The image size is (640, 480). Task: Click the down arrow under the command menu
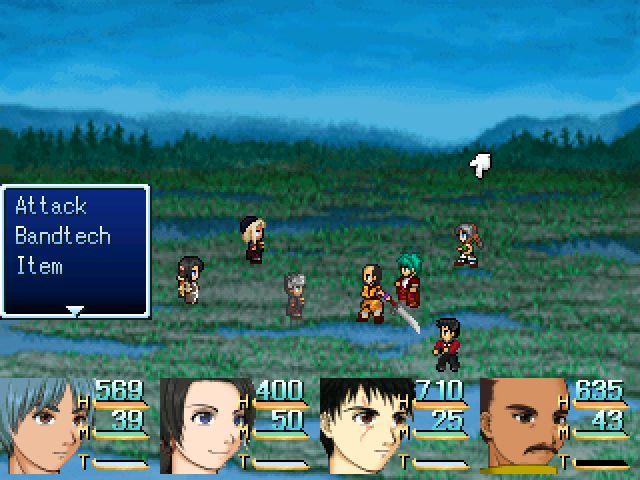pyautogui.click(x=74, y=311)
